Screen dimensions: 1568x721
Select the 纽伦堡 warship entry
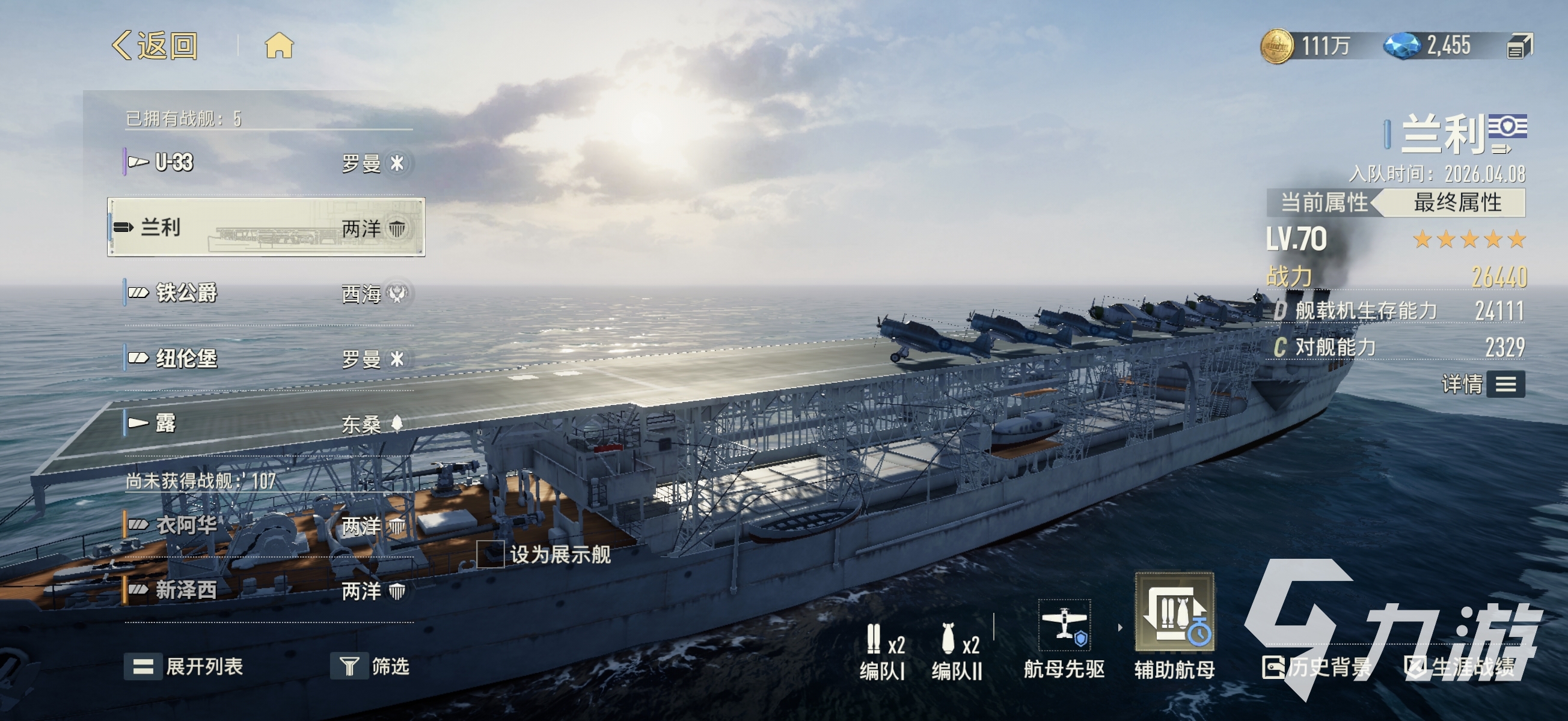tap(266, 359)
